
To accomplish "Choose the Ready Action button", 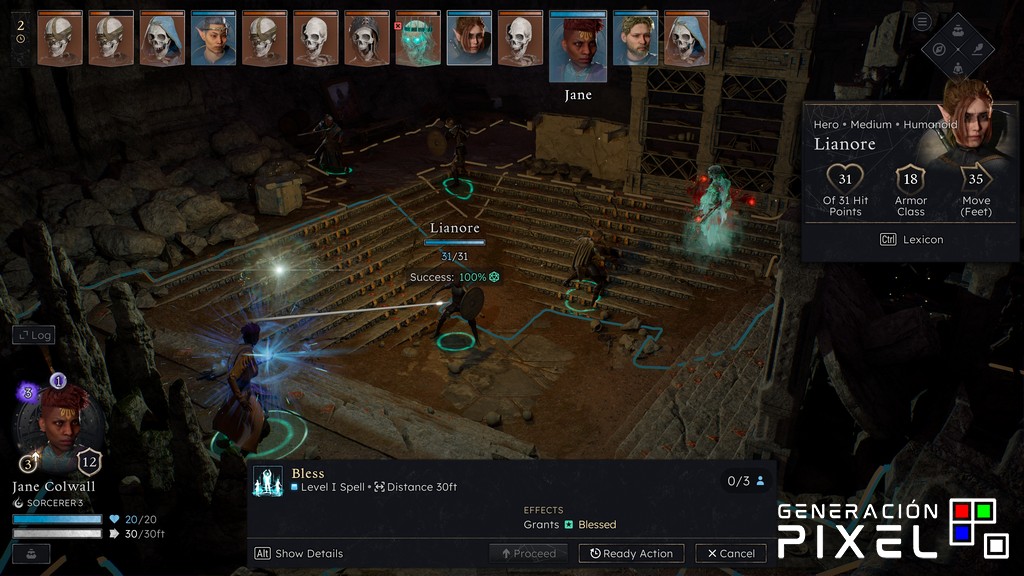I will 631,553.
